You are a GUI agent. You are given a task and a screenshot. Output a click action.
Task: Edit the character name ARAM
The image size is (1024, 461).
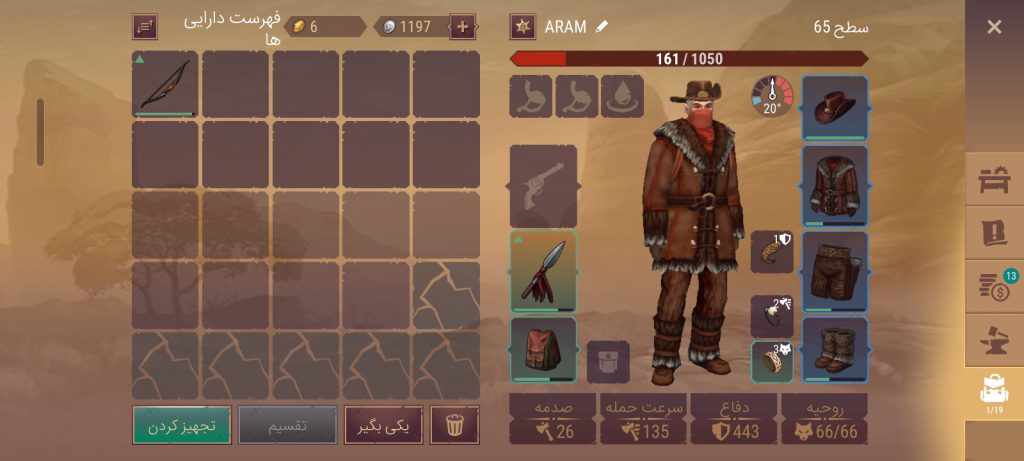(602, 27)
